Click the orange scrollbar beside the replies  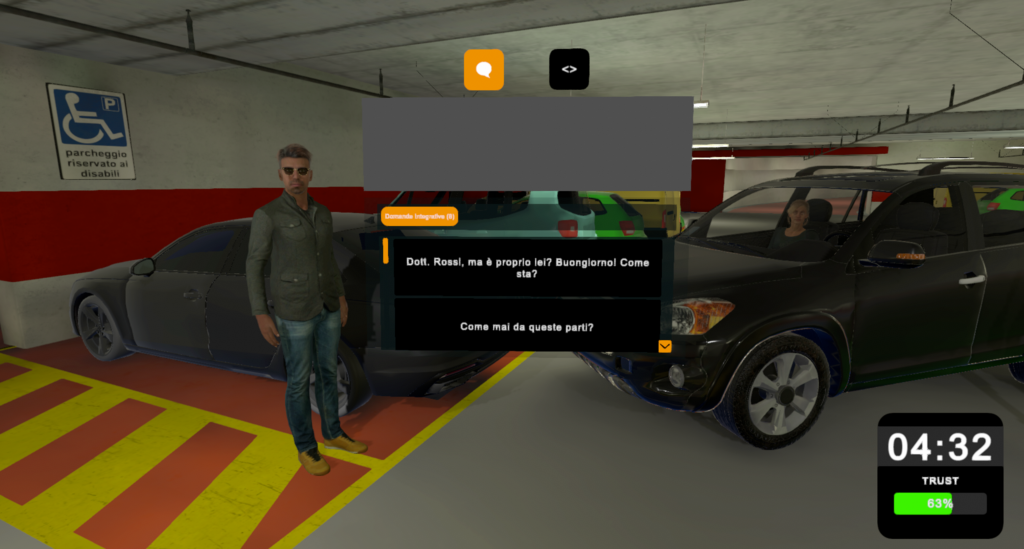tap(386, 251)
